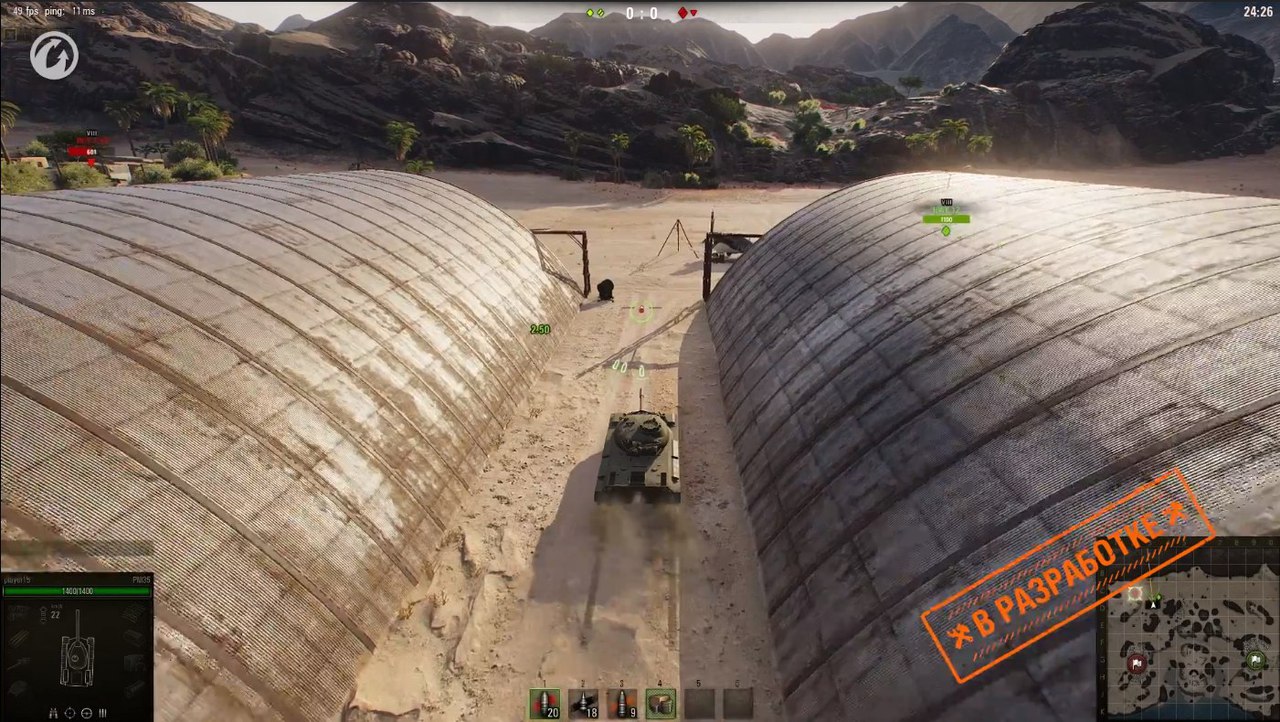1280x722 pixels.
Task: Click the binoculars icon in the damage panel
Action: click(53, 713)
